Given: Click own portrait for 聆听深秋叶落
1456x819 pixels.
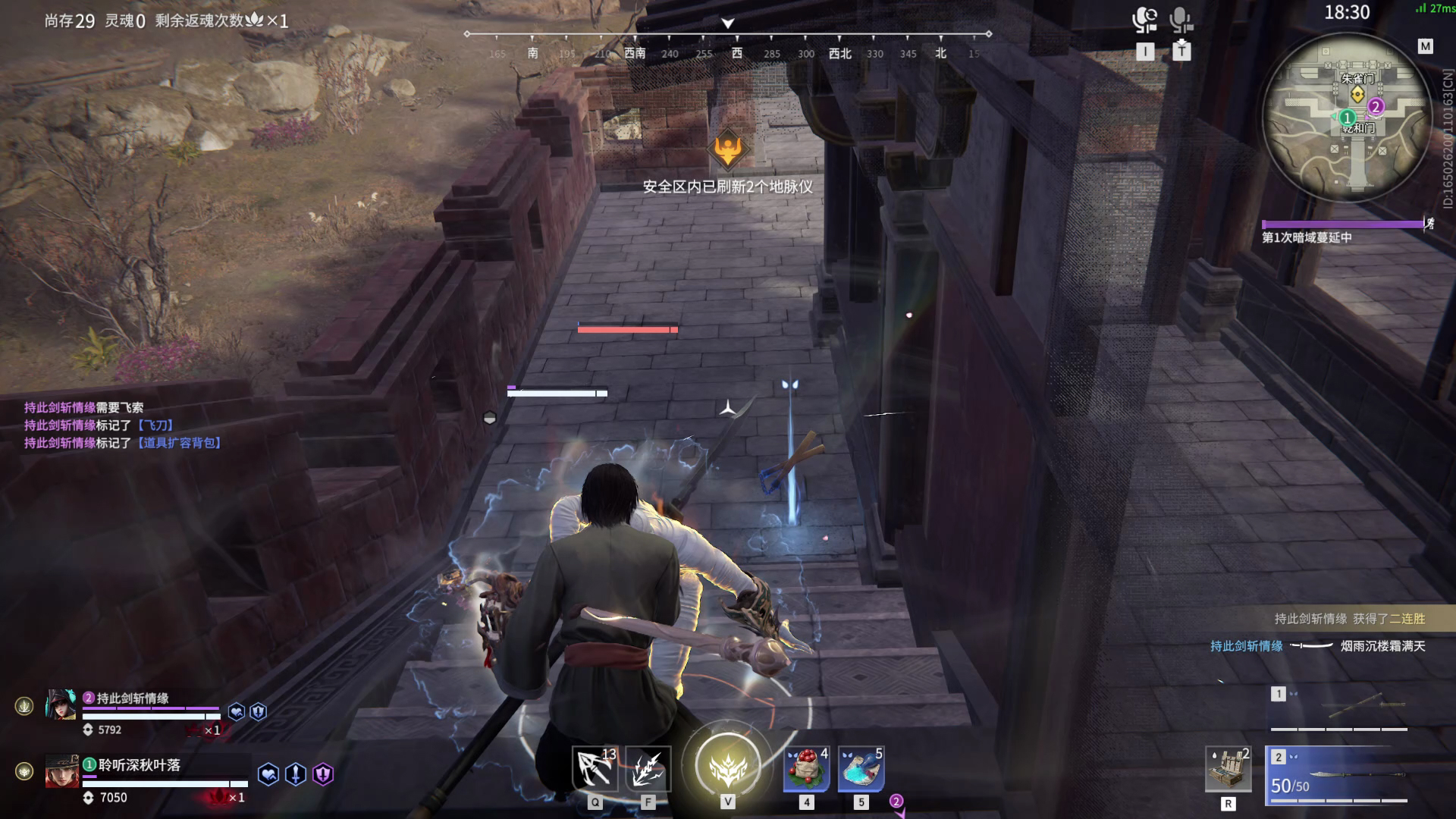Looking at the screenshot, I should tap(62, 771).
